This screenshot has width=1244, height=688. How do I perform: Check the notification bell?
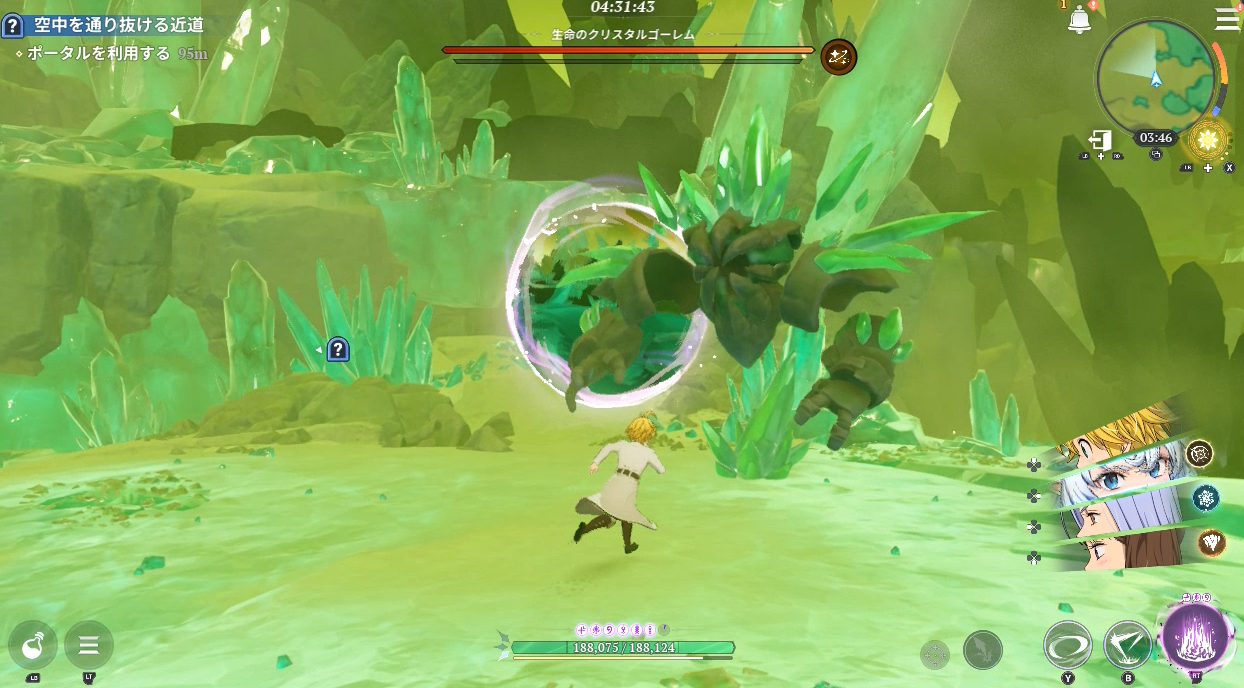pos(1079,20)
